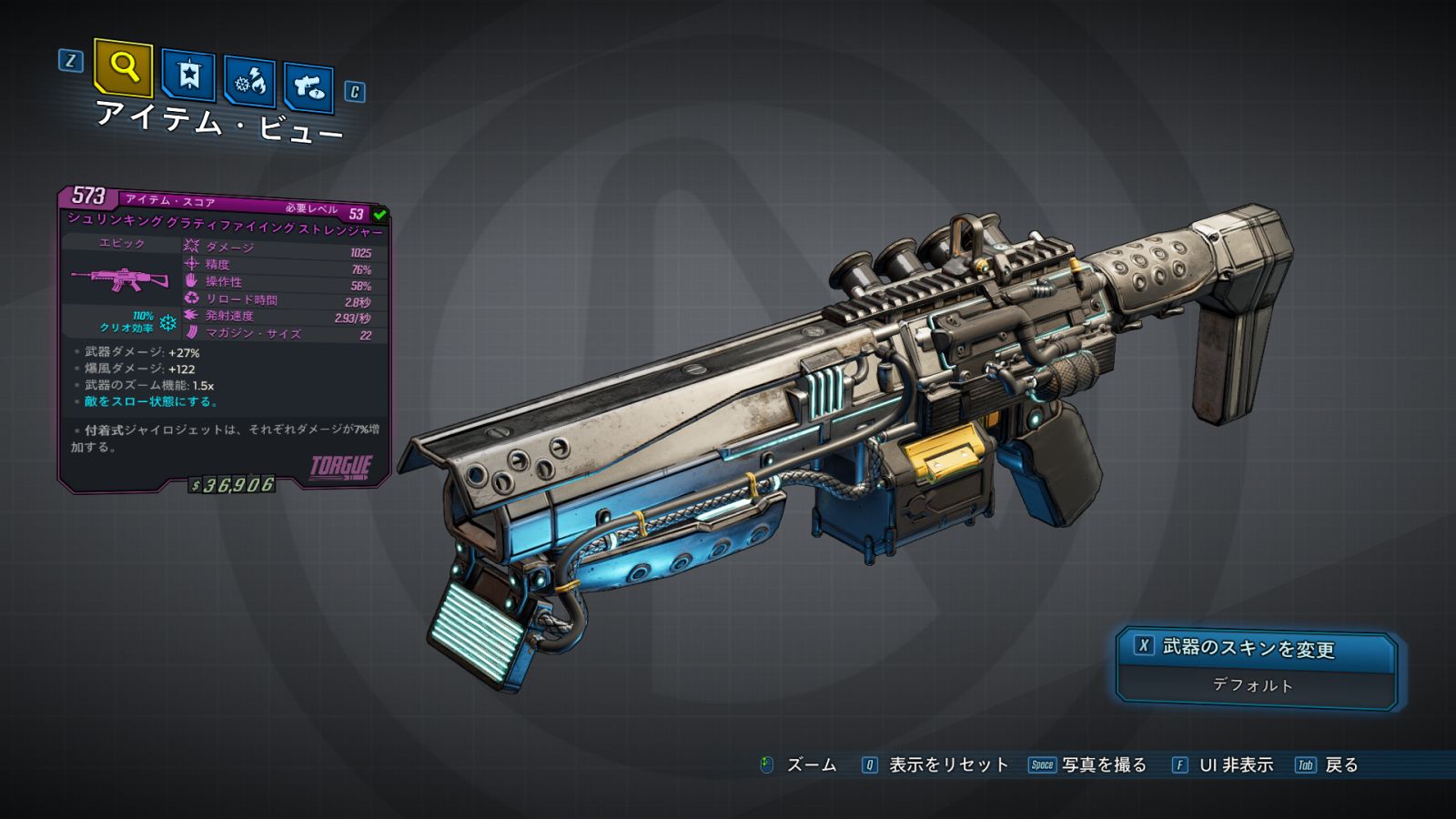Select the magnifying glass Item View tab
Viewport: 1456px width, 819px height.
click(x=123, y=67)
